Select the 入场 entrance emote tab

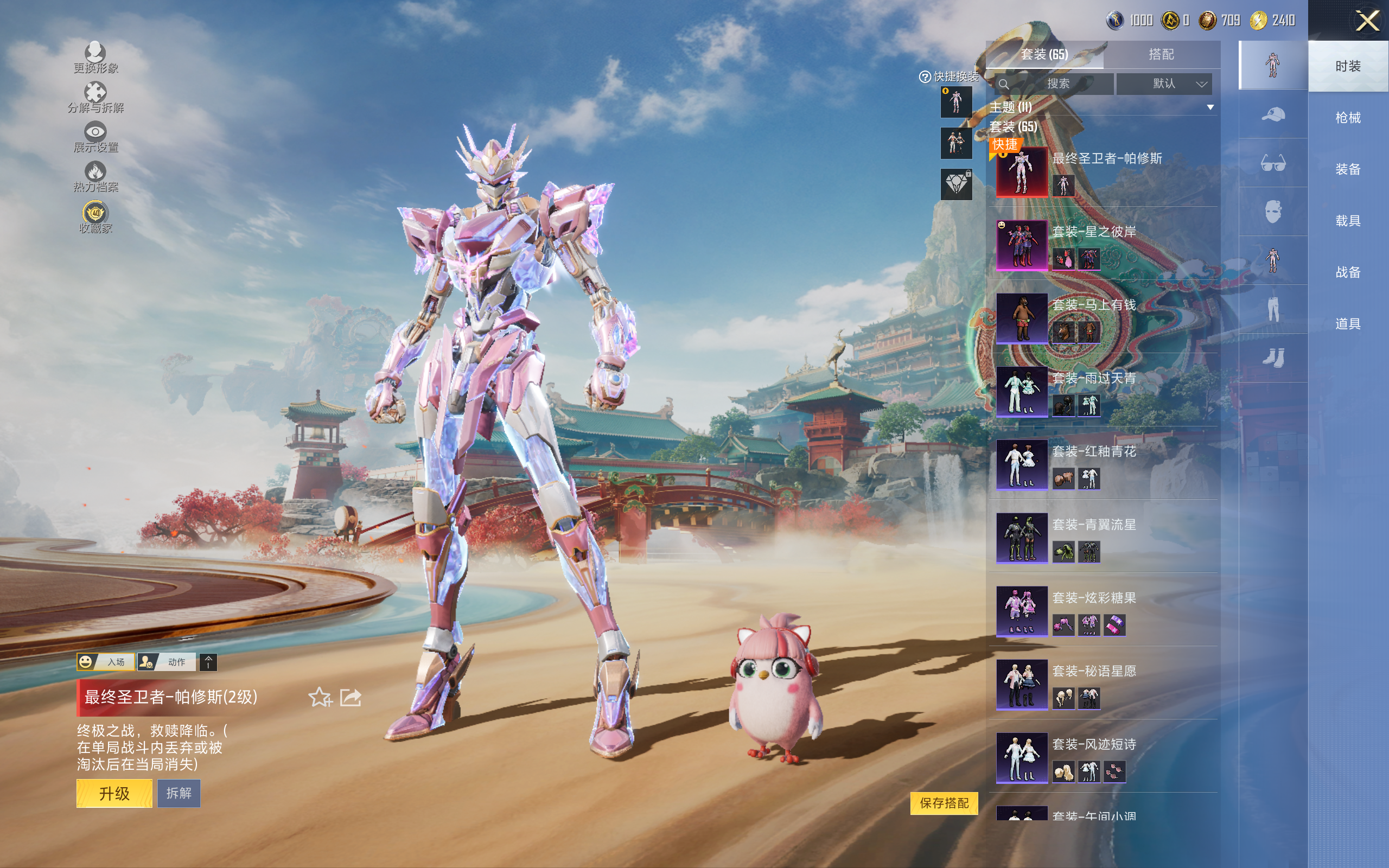pyautogui.click(x=106, y=662)
